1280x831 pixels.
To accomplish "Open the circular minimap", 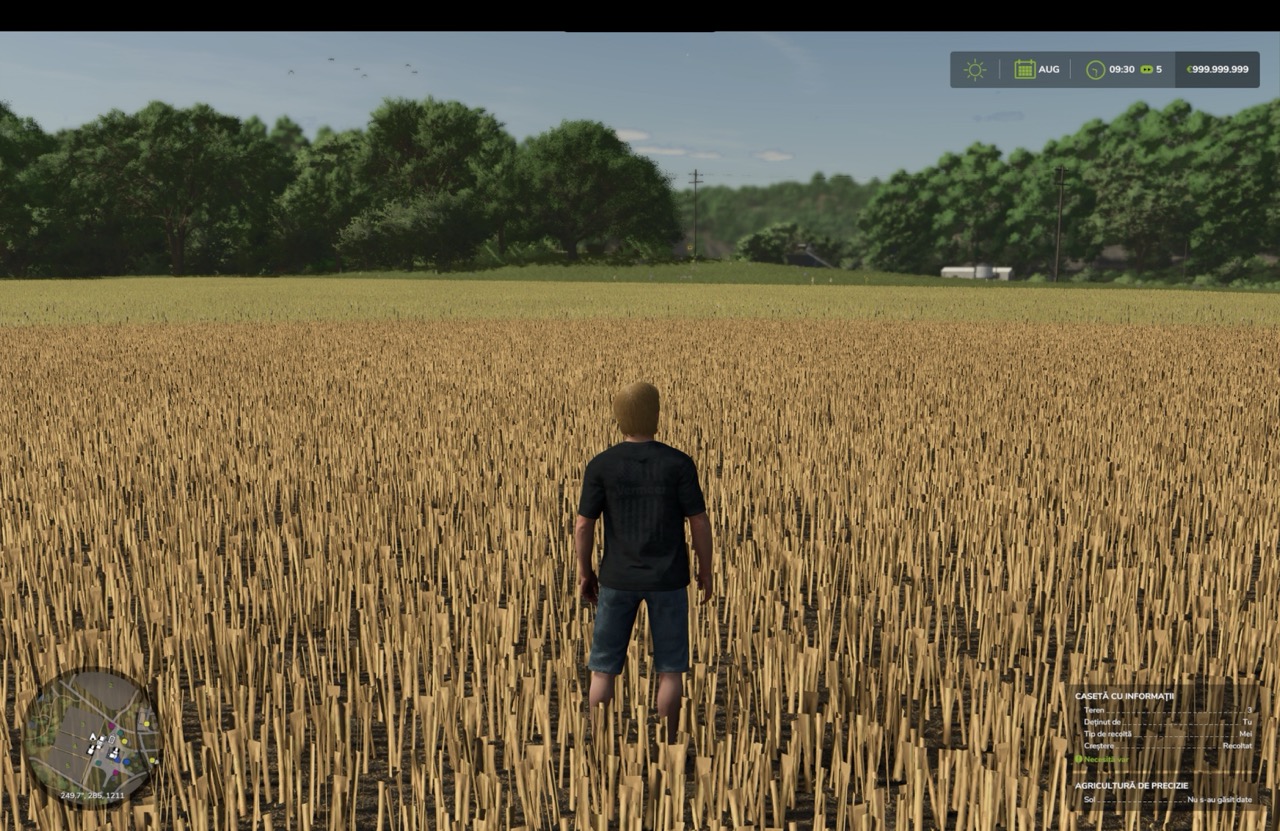I will (91, 738).
